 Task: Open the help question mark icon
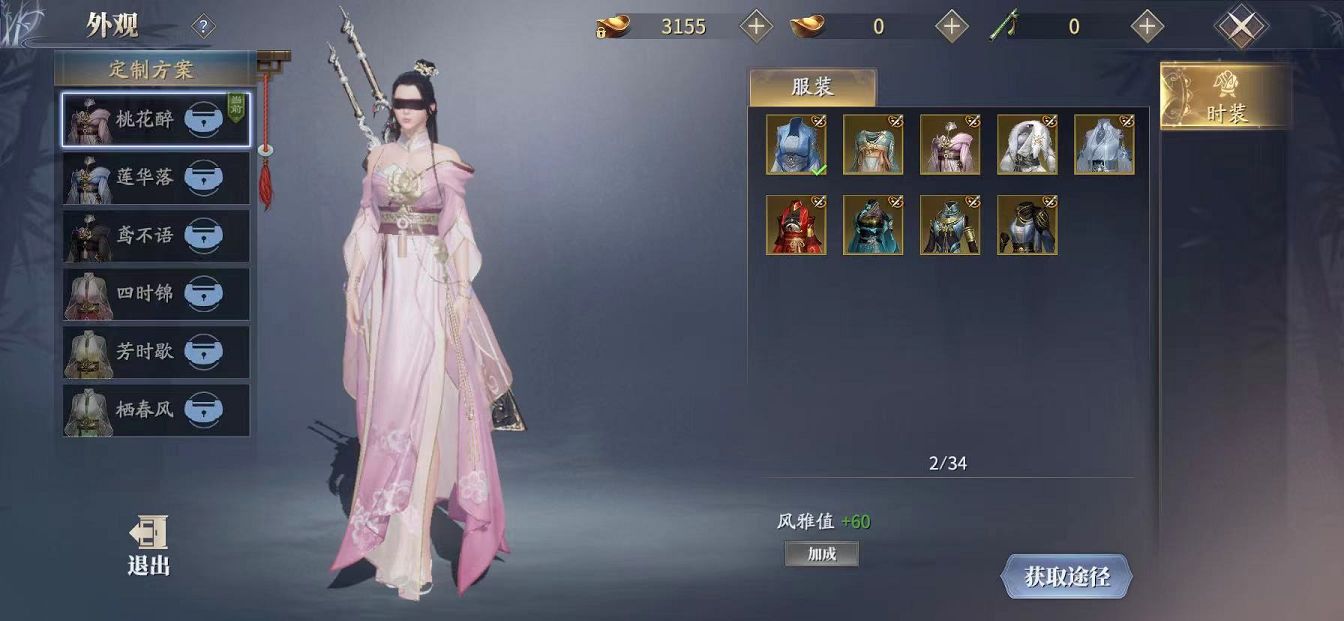(203, 27)
